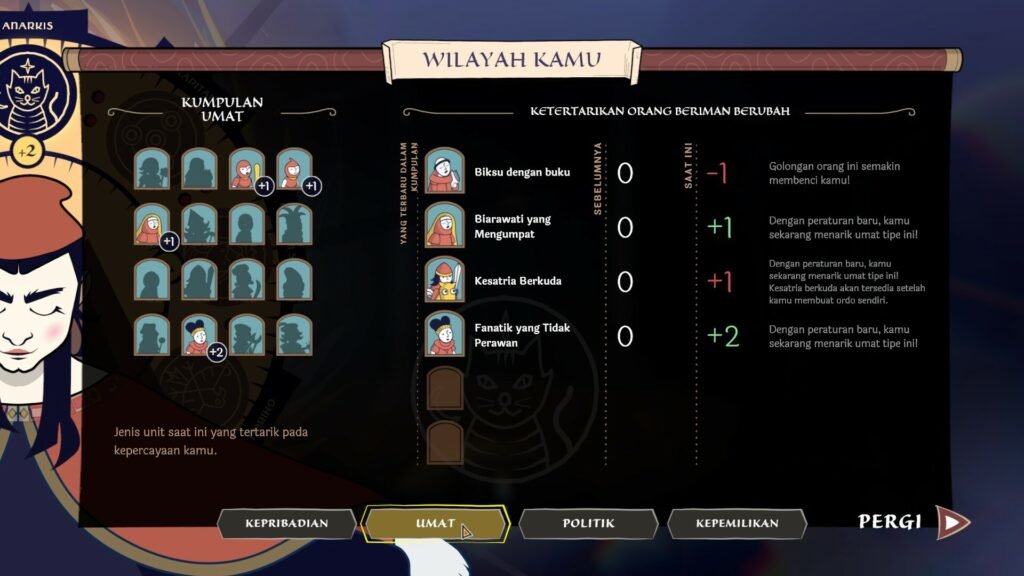Show the Kepemilikan tab

pyautogui.click(x=737, y=522)
